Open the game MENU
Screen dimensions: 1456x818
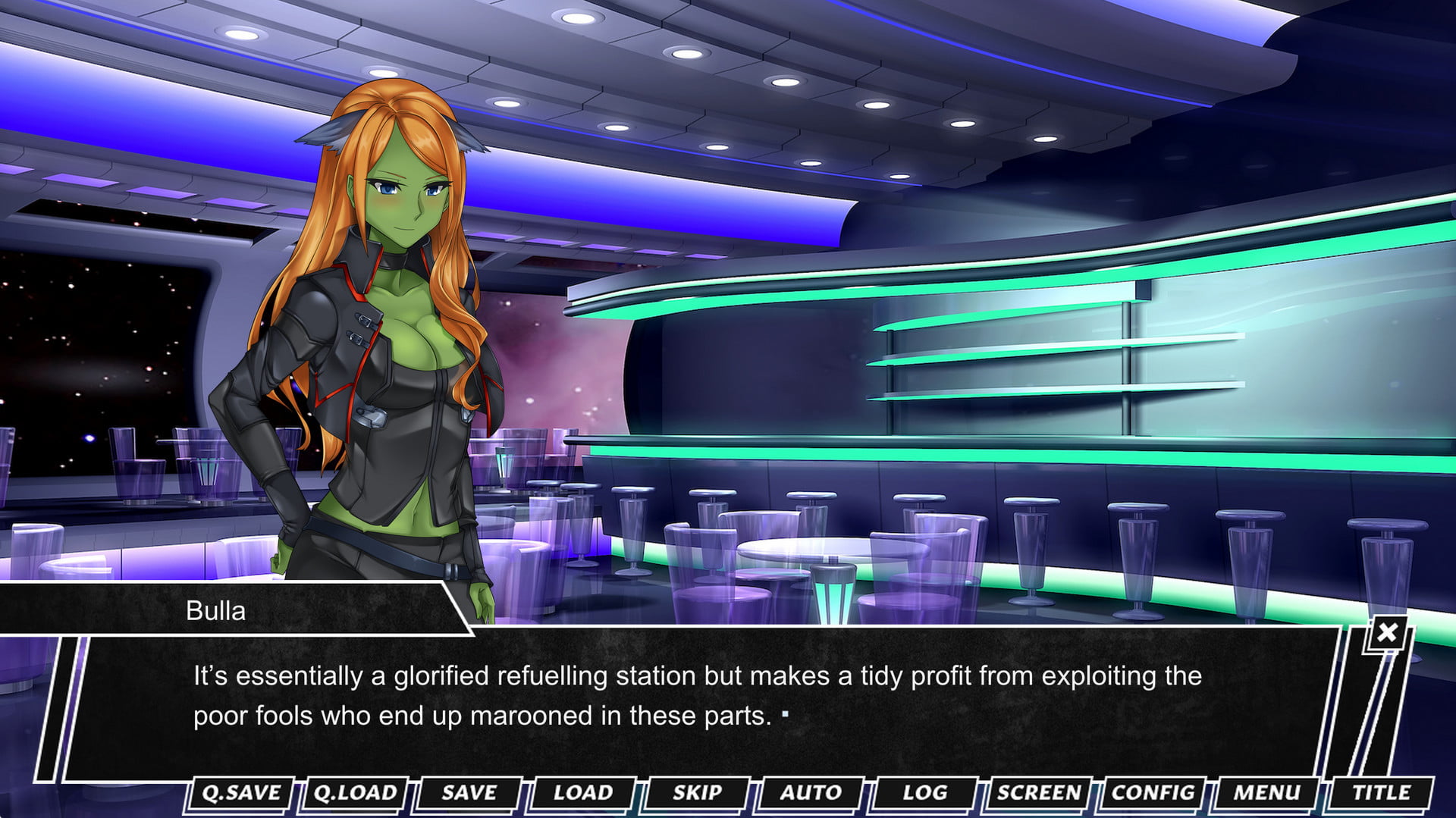[x=1266, y=793]
